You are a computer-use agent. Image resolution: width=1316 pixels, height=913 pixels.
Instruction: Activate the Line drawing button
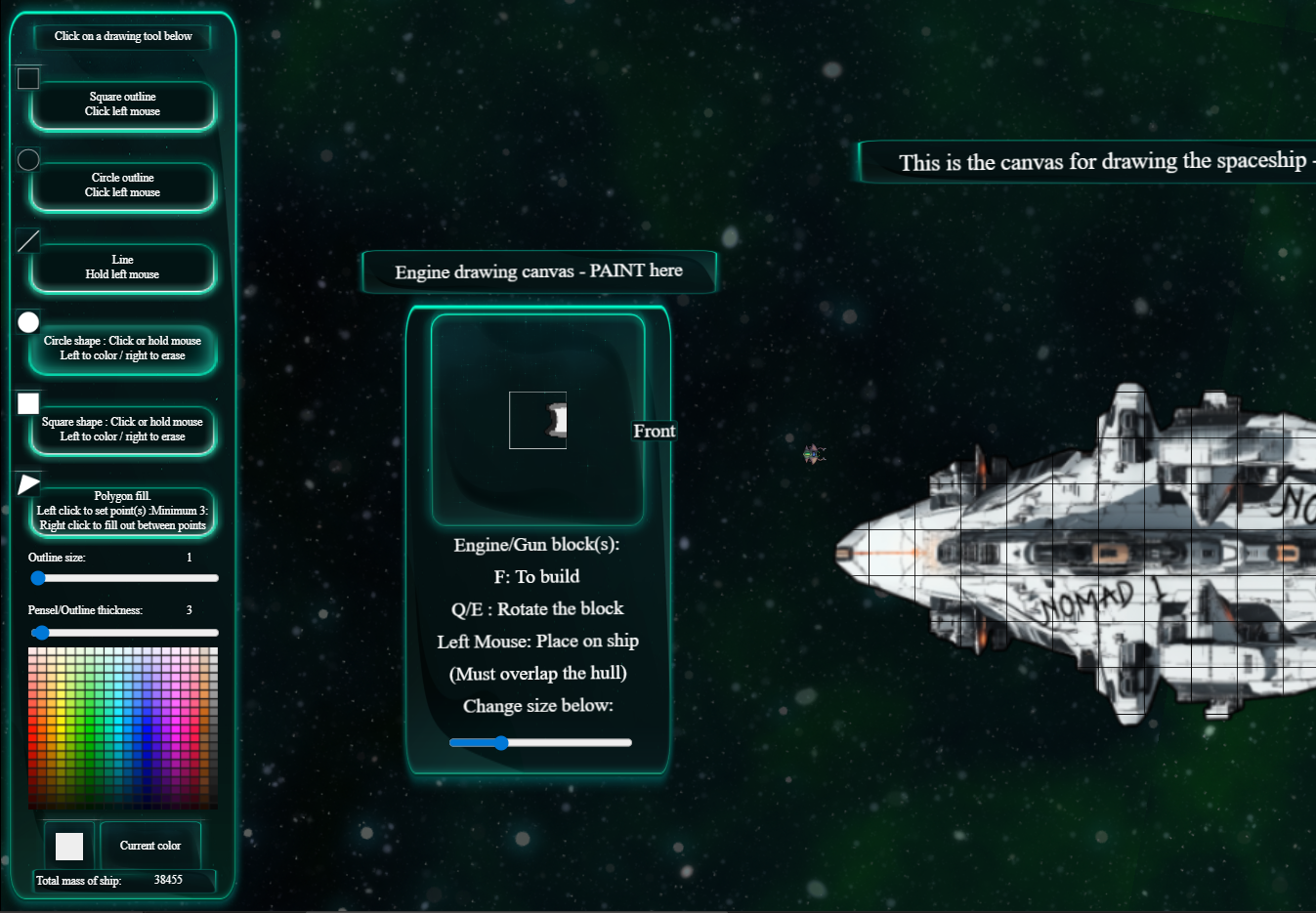(x=122, y=268)
